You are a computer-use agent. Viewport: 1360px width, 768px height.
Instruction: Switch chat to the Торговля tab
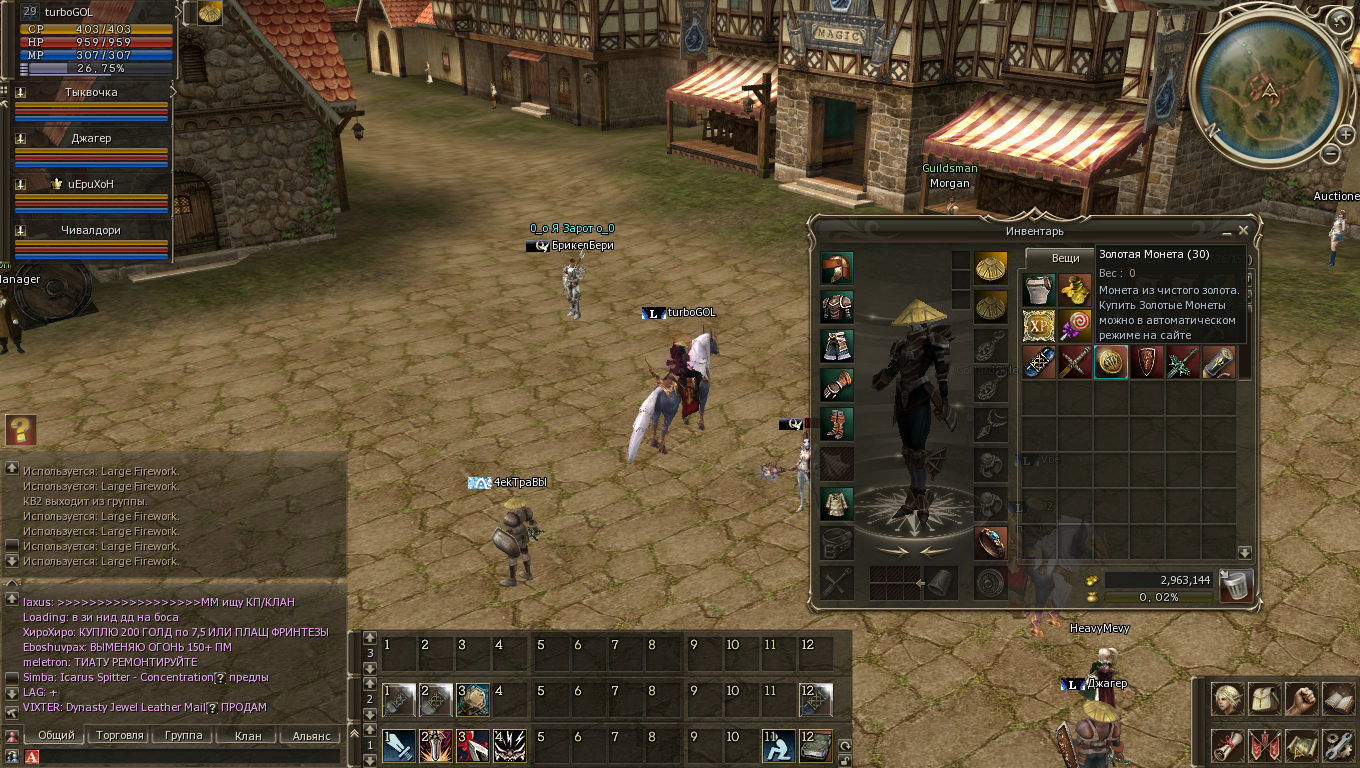tap(120, 736)
